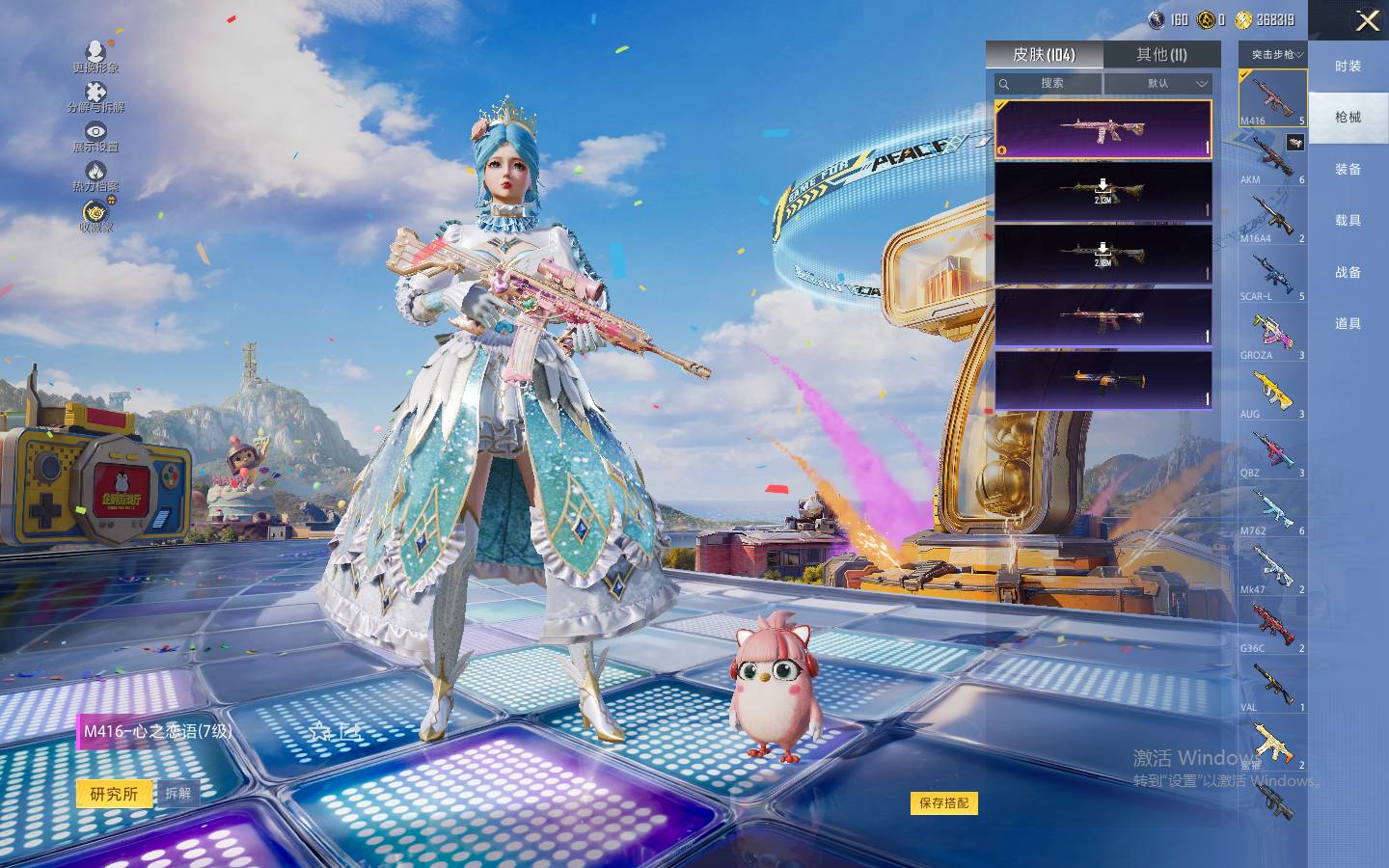Open the 载具 category
The width and height of the screenshot is (1389, 868).
(1348, 220)
